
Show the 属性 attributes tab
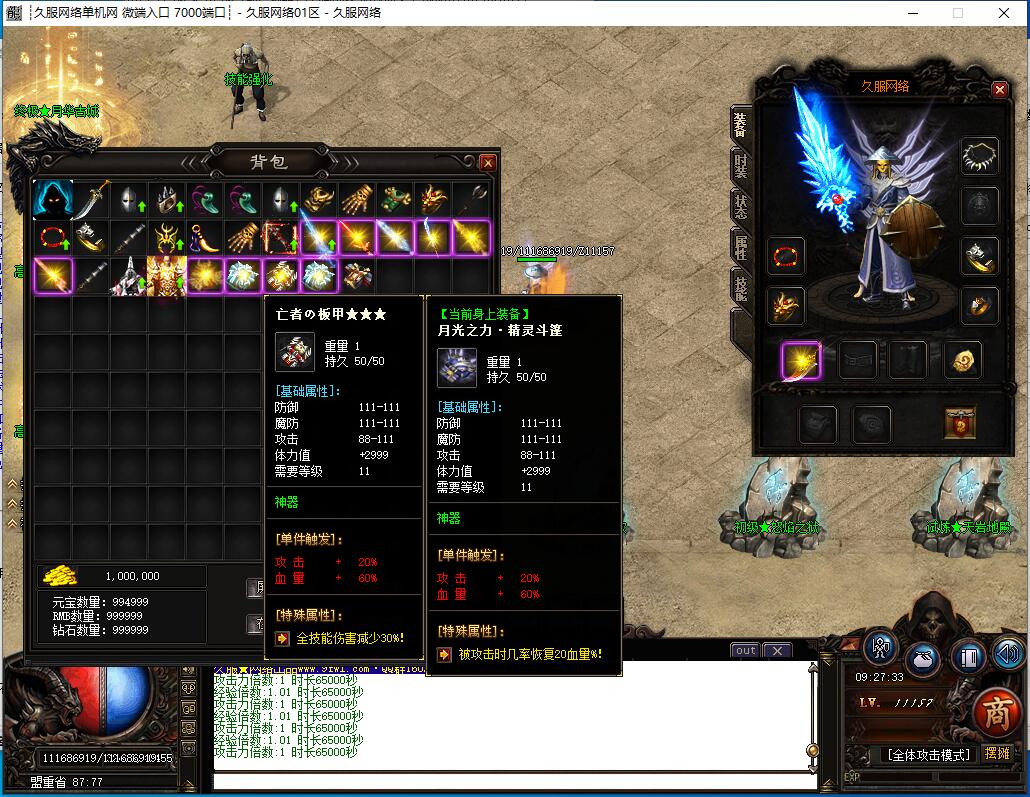[741, 248]
